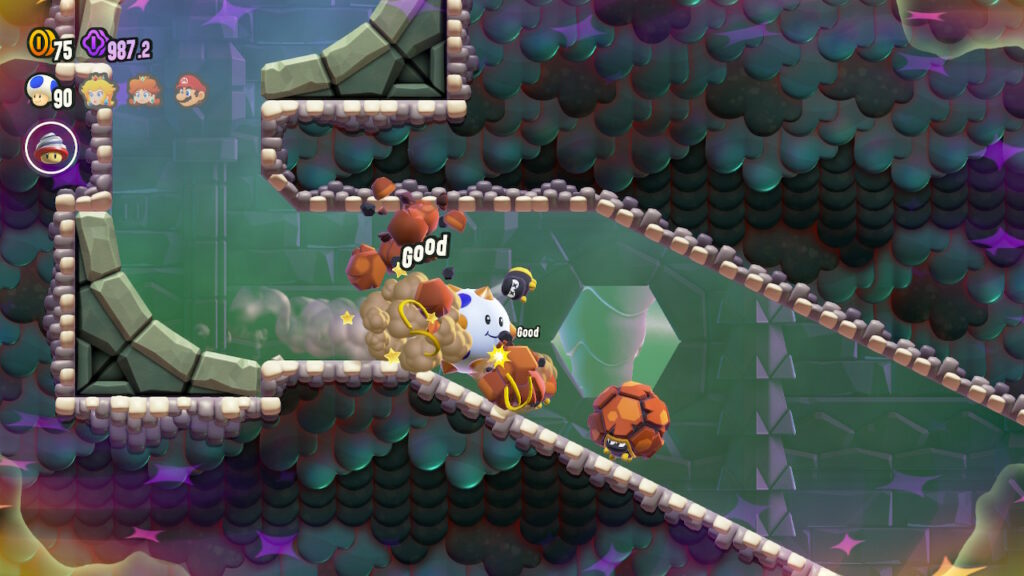Choose the Princess Peach player icon

[x=97, y=92]
